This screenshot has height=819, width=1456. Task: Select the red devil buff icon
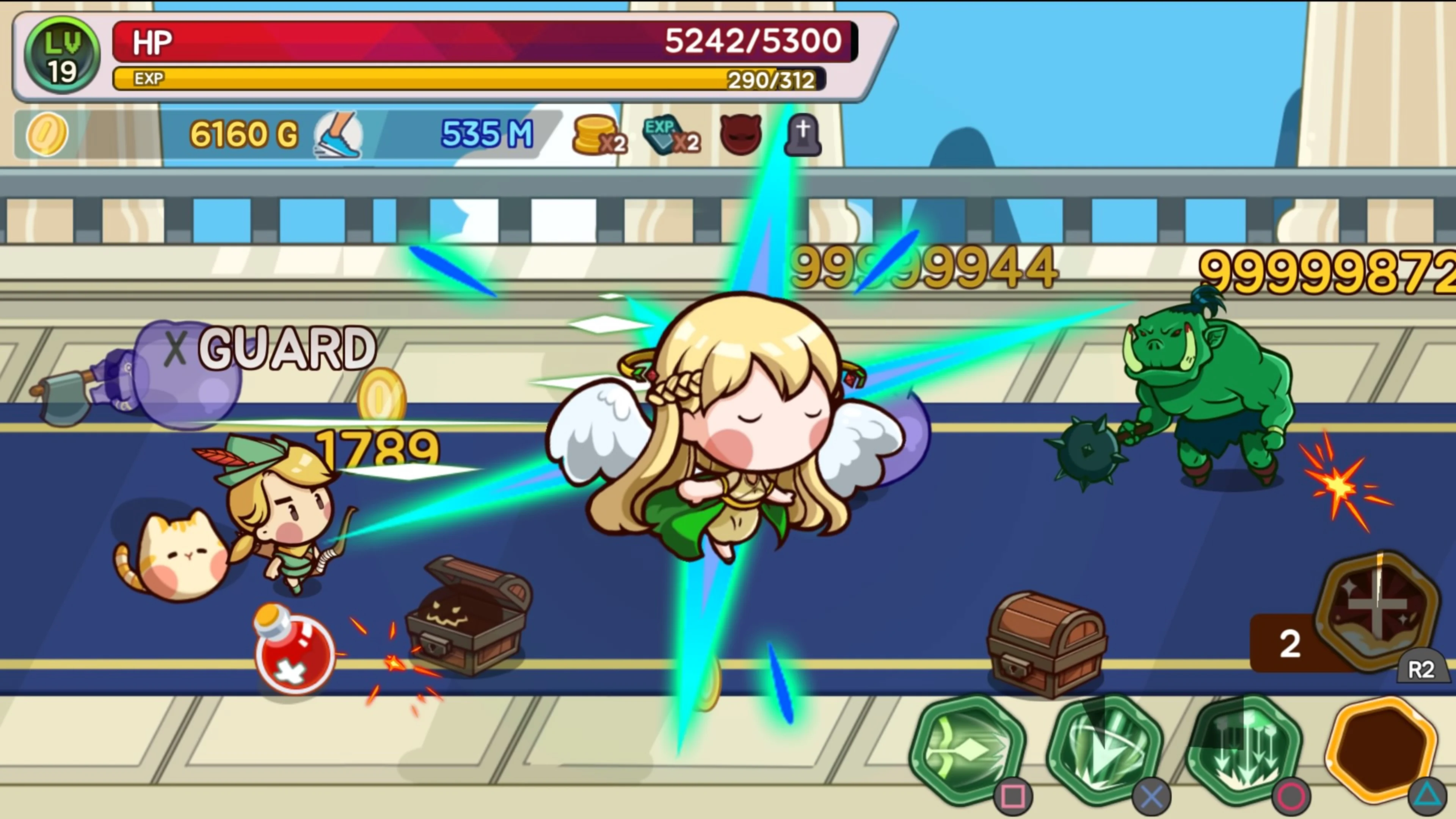(x=741, y=135)
